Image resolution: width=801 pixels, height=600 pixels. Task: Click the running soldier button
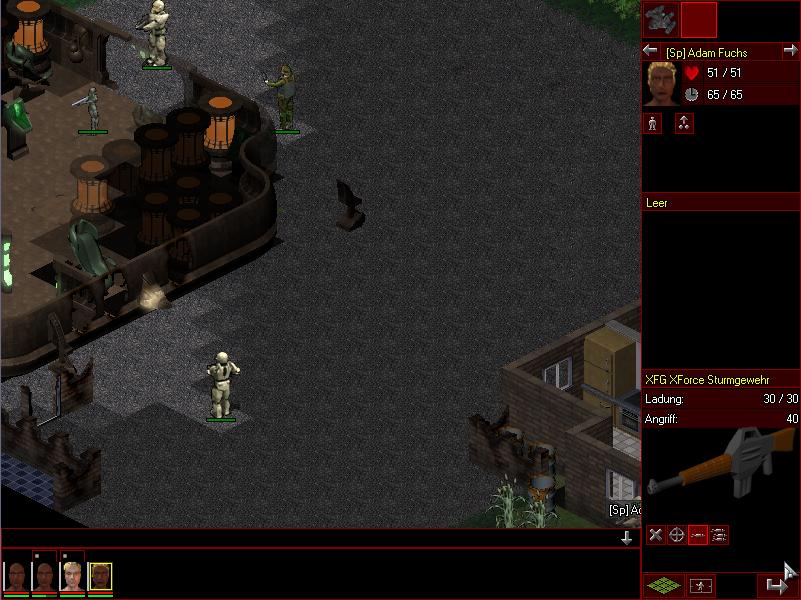click(x=703, y=585)
